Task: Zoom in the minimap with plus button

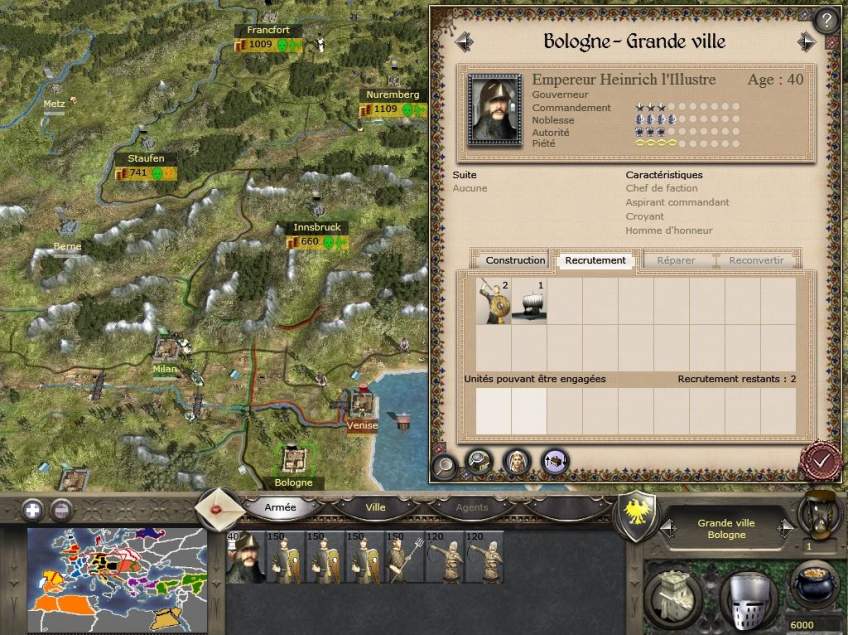Action: tap(34, 509)
